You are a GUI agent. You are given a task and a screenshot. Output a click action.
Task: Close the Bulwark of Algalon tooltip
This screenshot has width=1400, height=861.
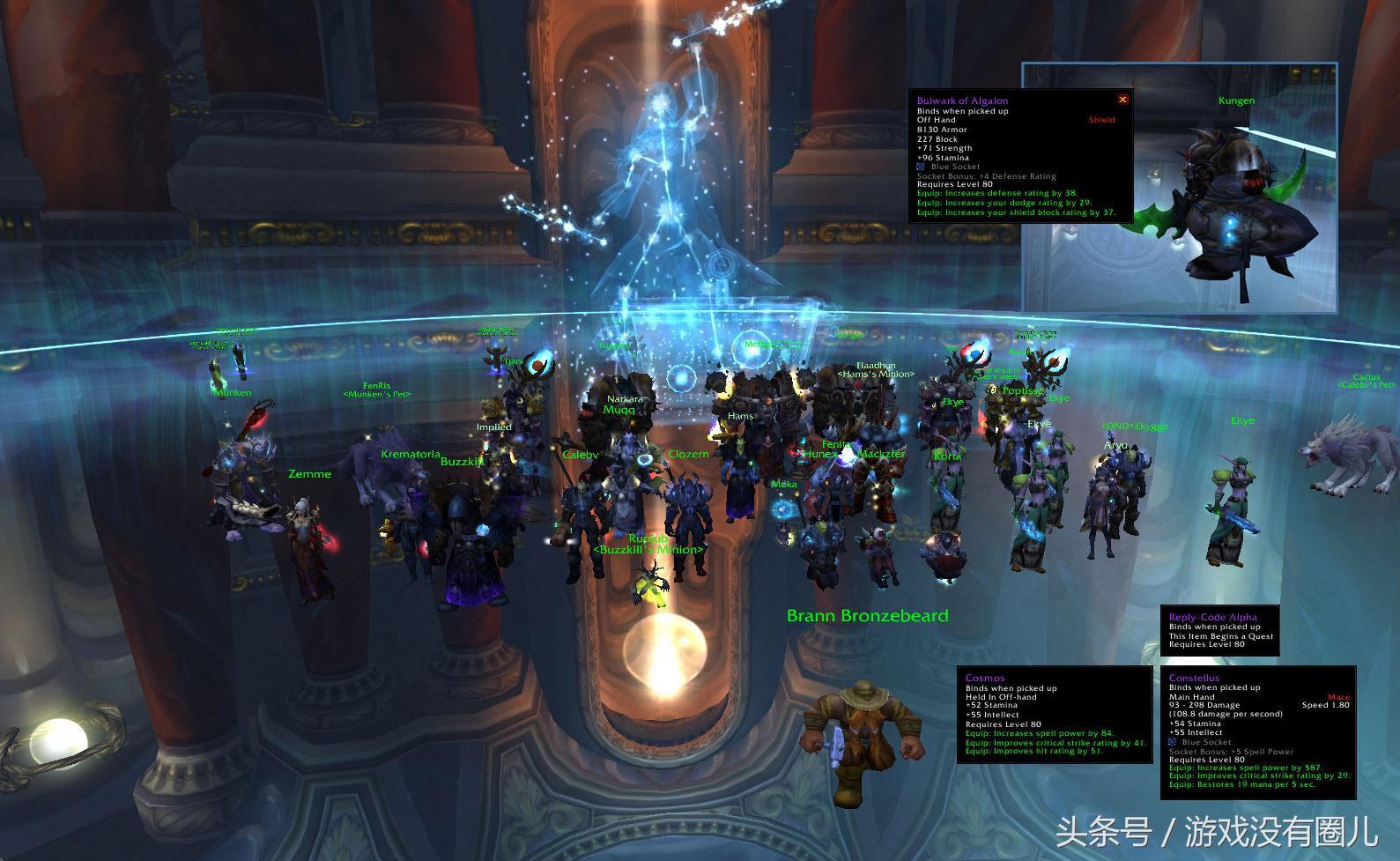click(1122, 100)
